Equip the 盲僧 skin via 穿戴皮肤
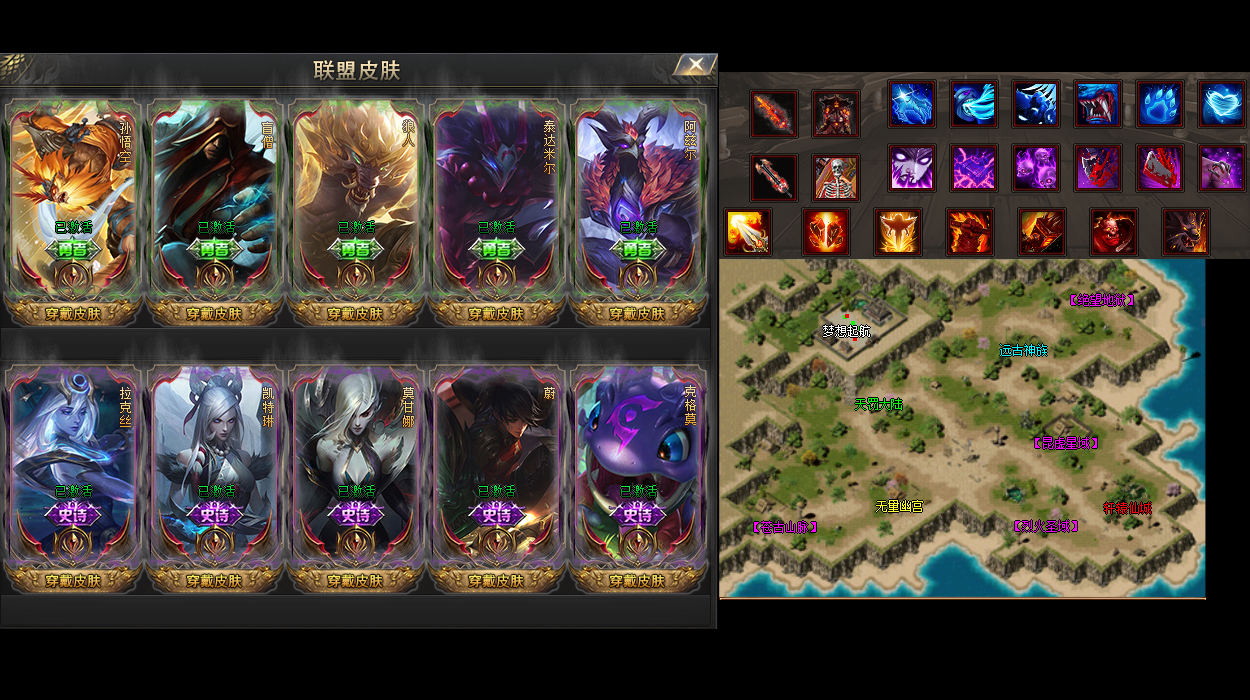 [214, 313]
